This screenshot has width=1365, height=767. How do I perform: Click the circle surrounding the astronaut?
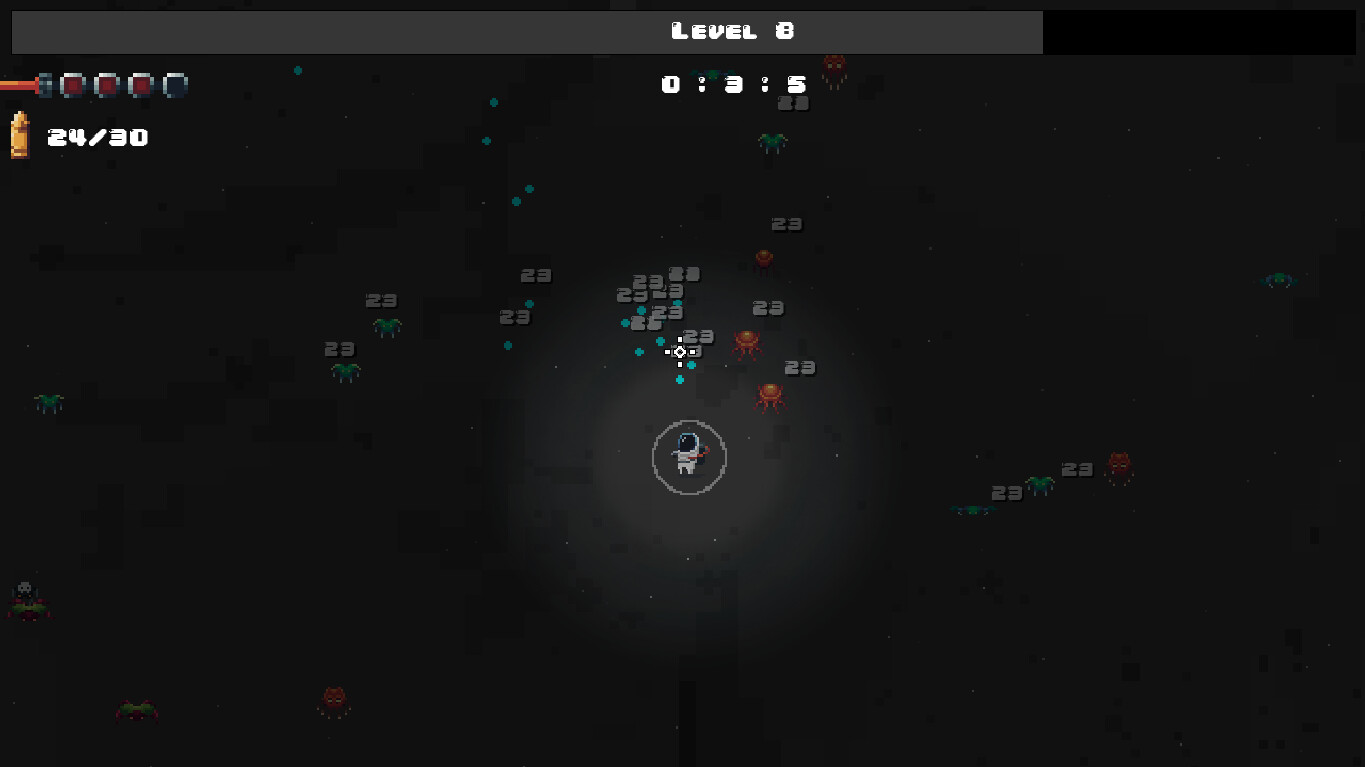pos(689,423)
